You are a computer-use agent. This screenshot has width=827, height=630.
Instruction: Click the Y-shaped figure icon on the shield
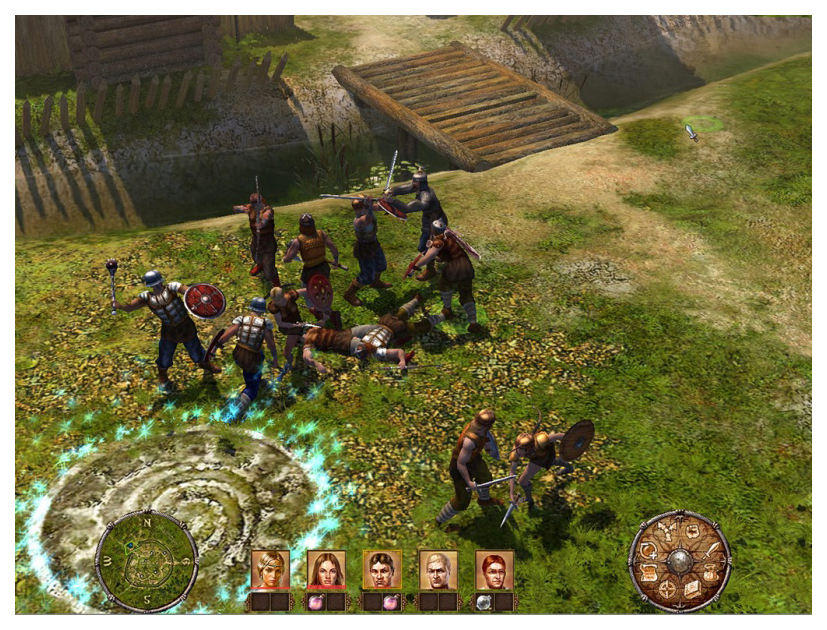pyautogui.click(x=666, y=533)
